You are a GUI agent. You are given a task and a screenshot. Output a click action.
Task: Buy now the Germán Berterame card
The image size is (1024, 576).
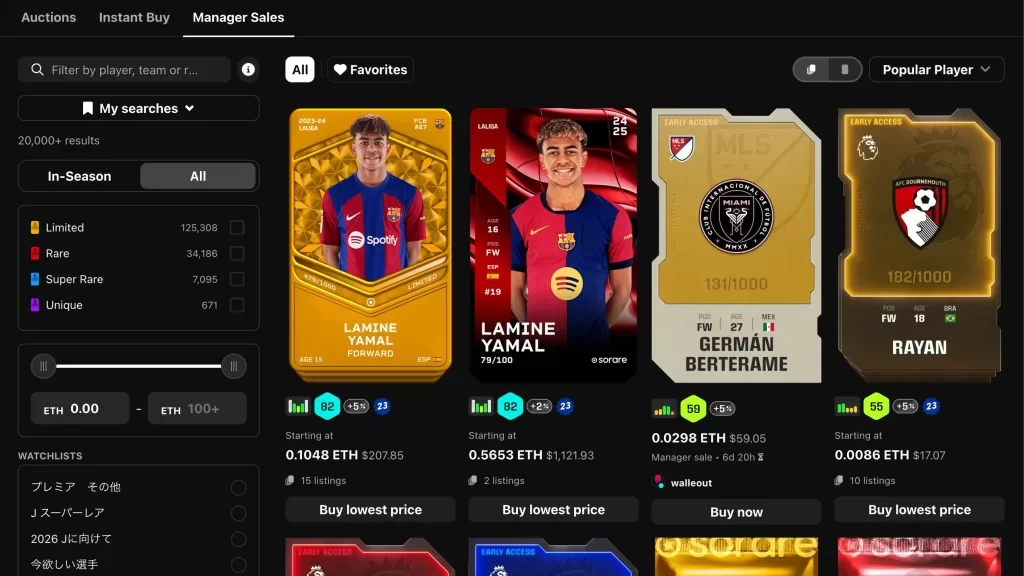(x=736, y=512)
